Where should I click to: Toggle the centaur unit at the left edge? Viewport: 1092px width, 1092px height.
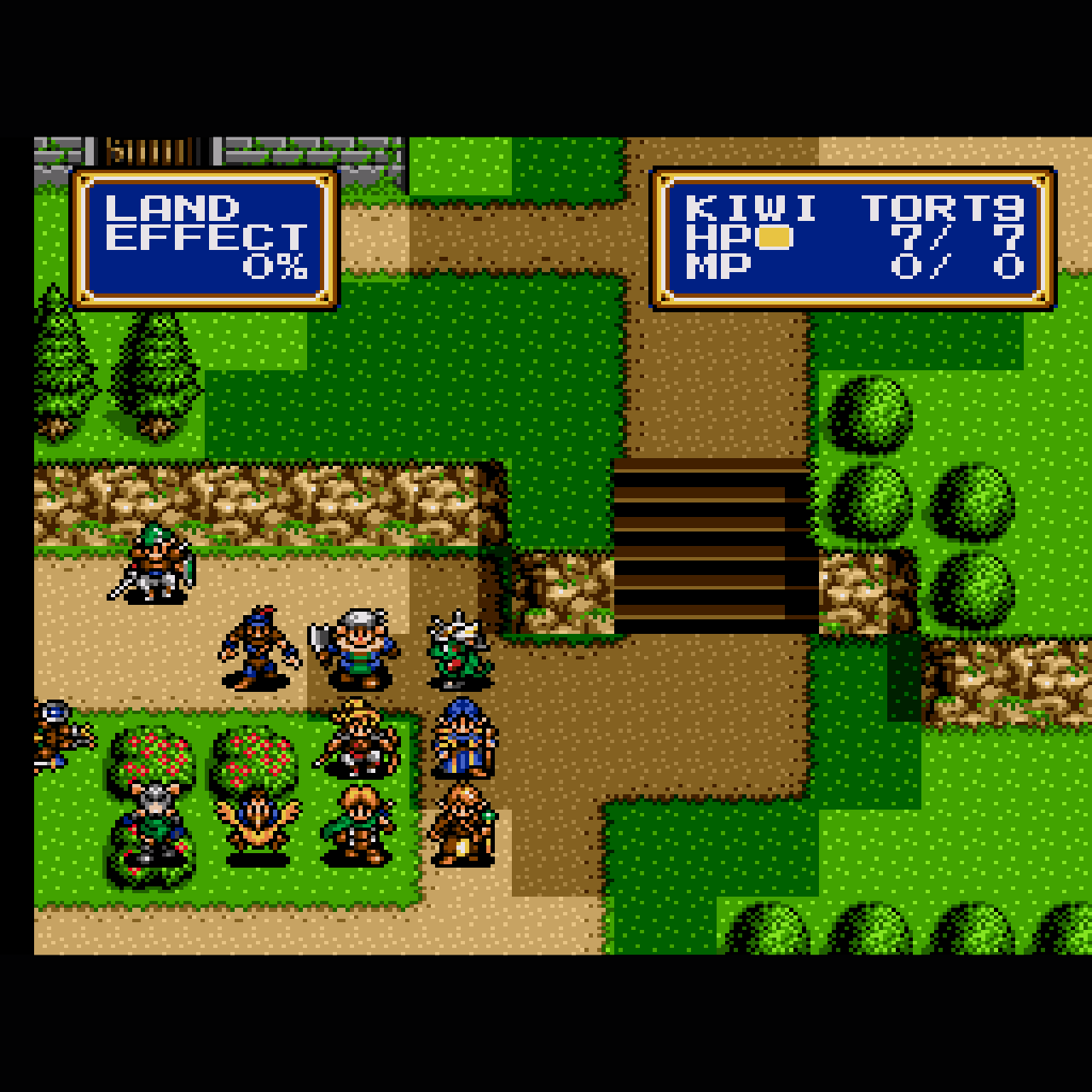click(55, 734)
